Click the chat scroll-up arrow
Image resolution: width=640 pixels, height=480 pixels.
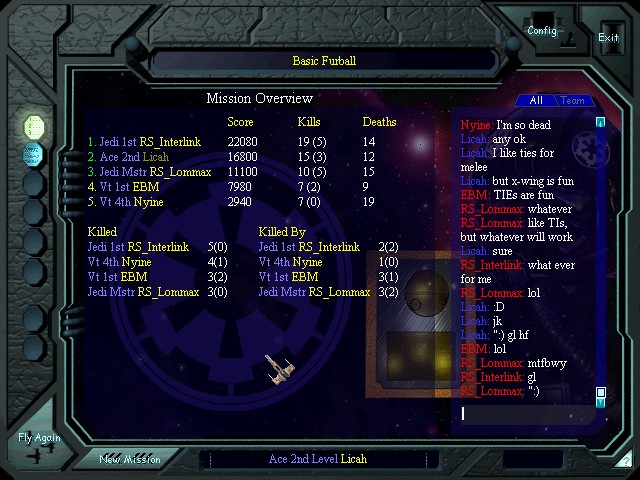601,123
